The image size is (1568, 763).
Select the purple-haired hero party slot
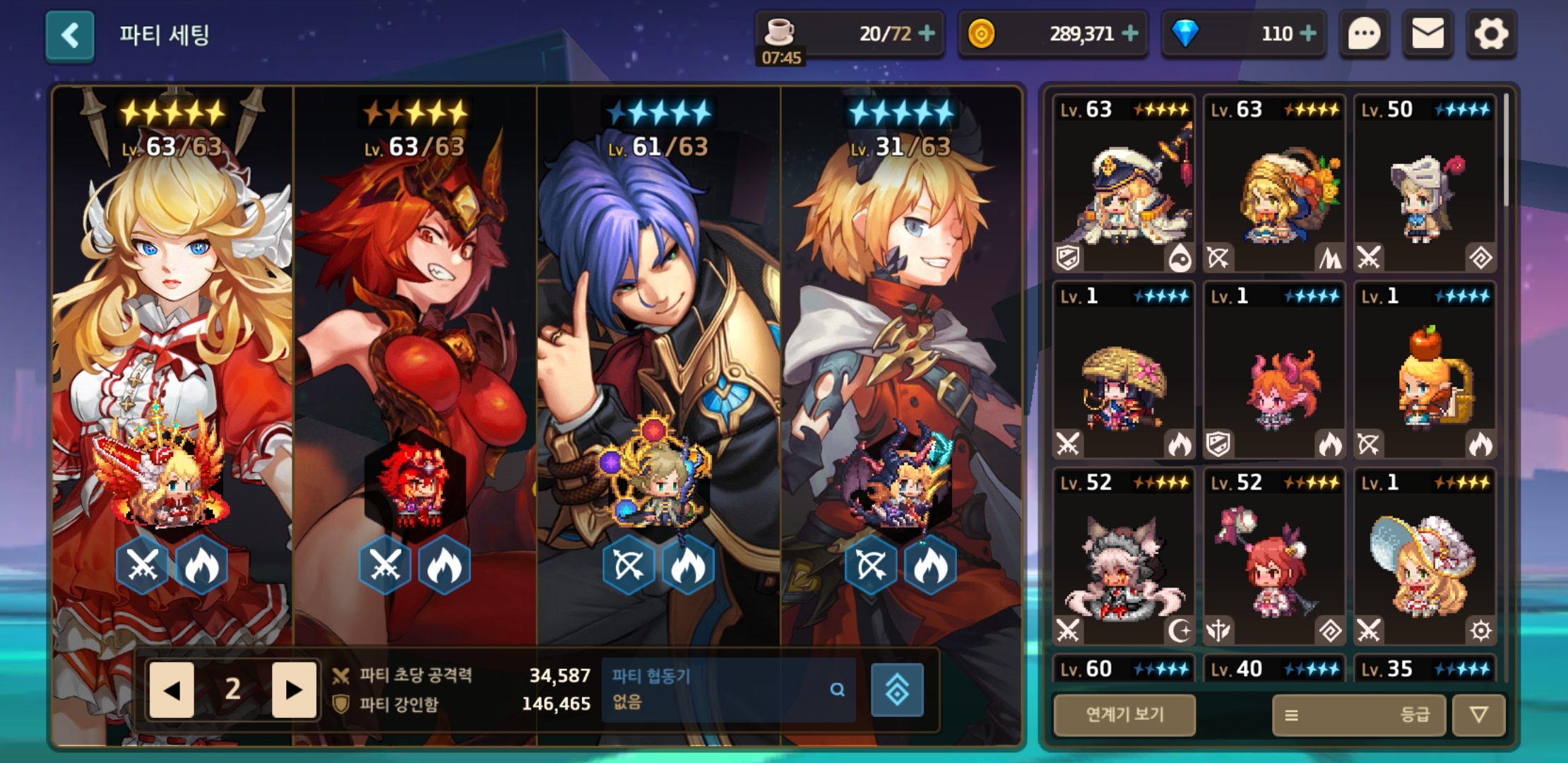(658, 353)
